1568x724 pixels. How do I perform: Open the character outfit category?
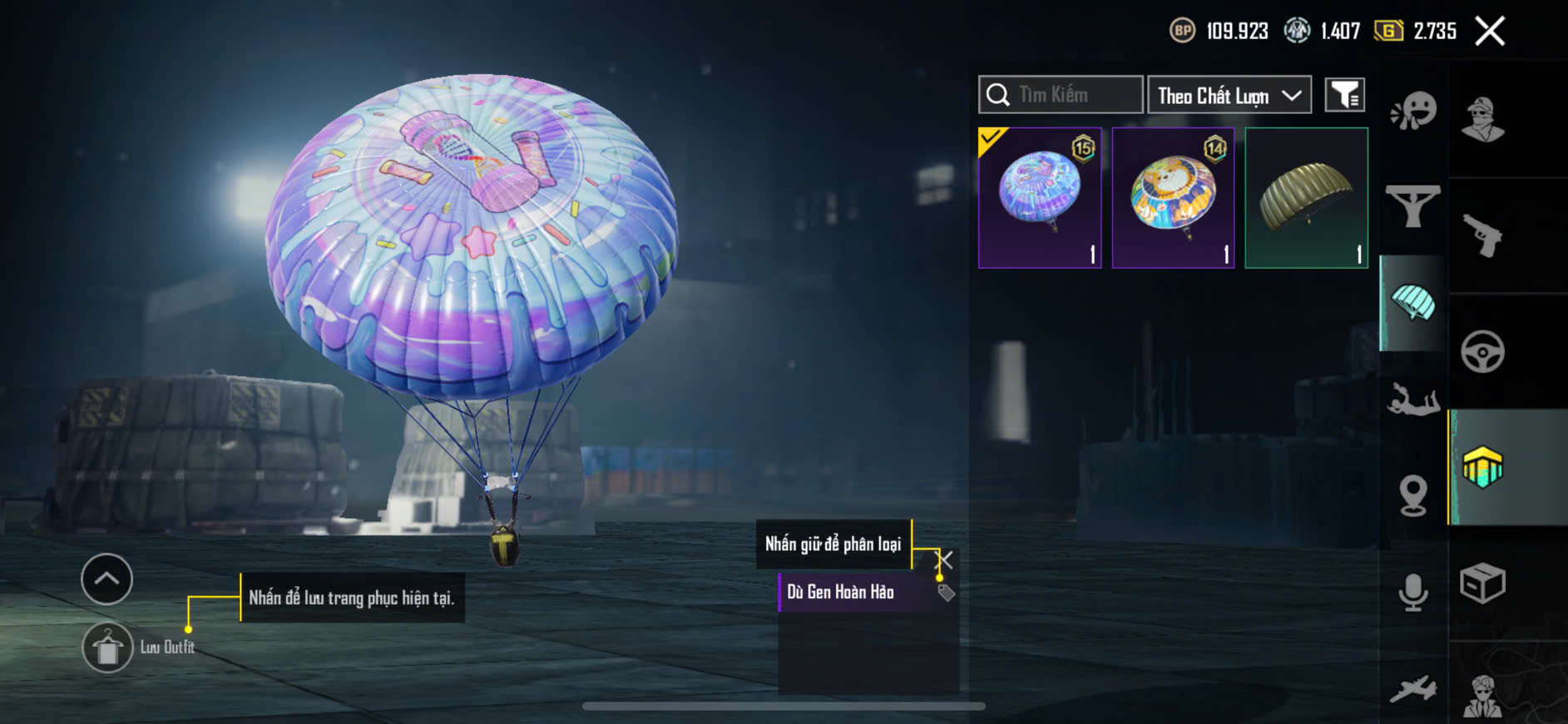(x=1482, y=119)
